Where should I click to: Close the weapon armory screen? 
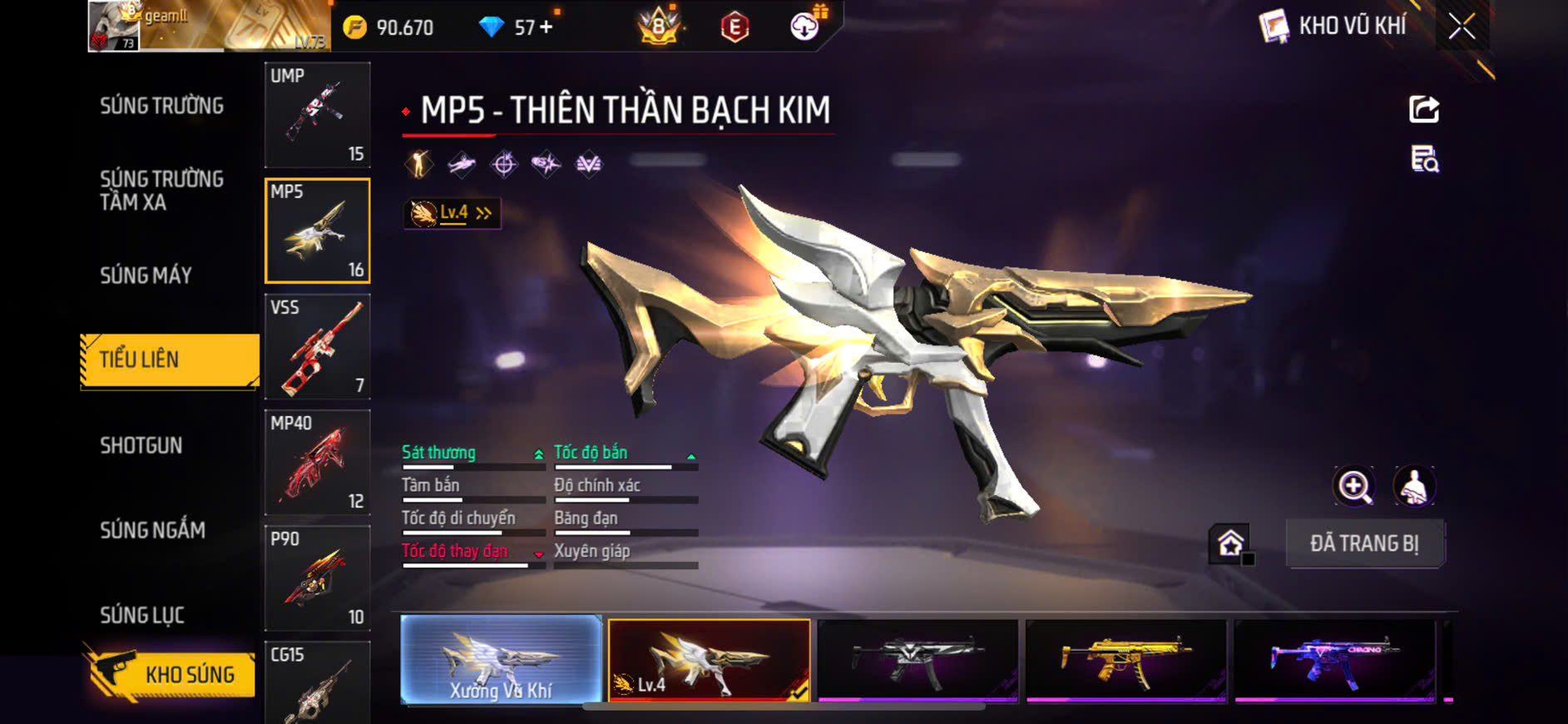1462,27
